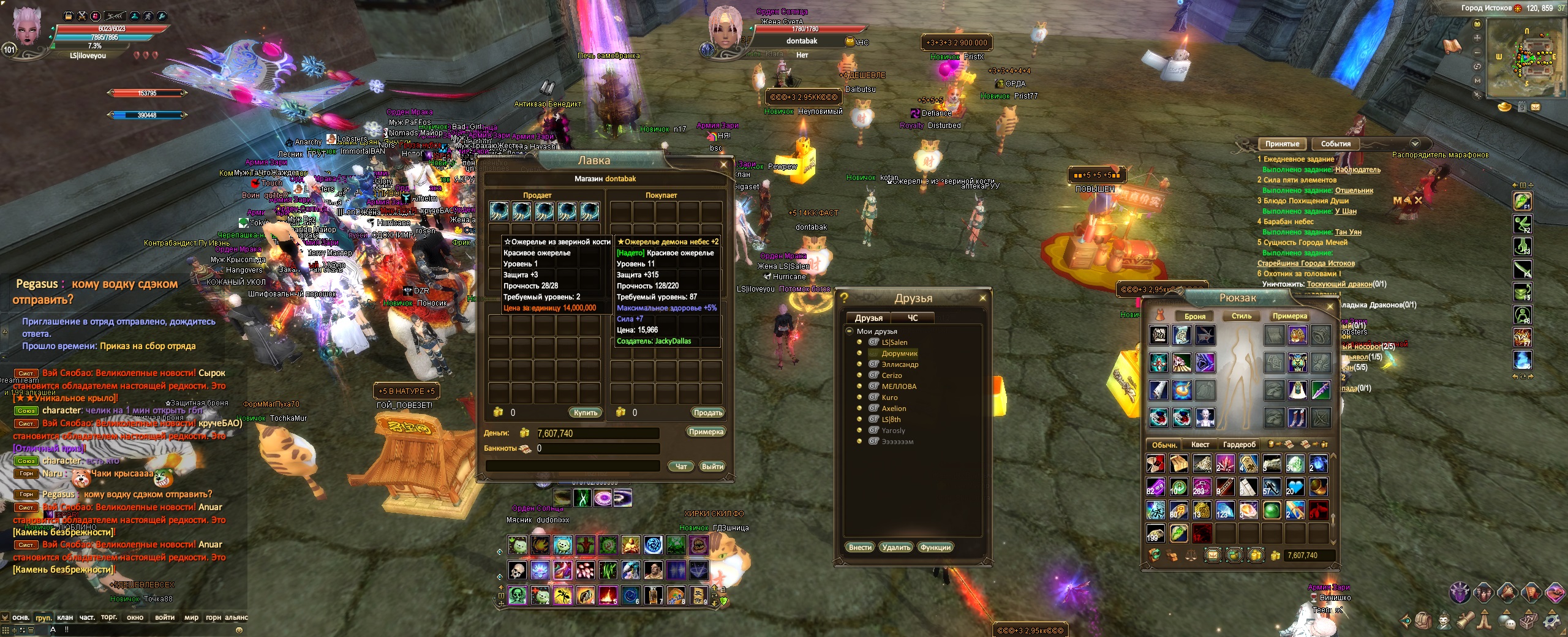Click Выйти to leave the shop

(x=712, y=467)
